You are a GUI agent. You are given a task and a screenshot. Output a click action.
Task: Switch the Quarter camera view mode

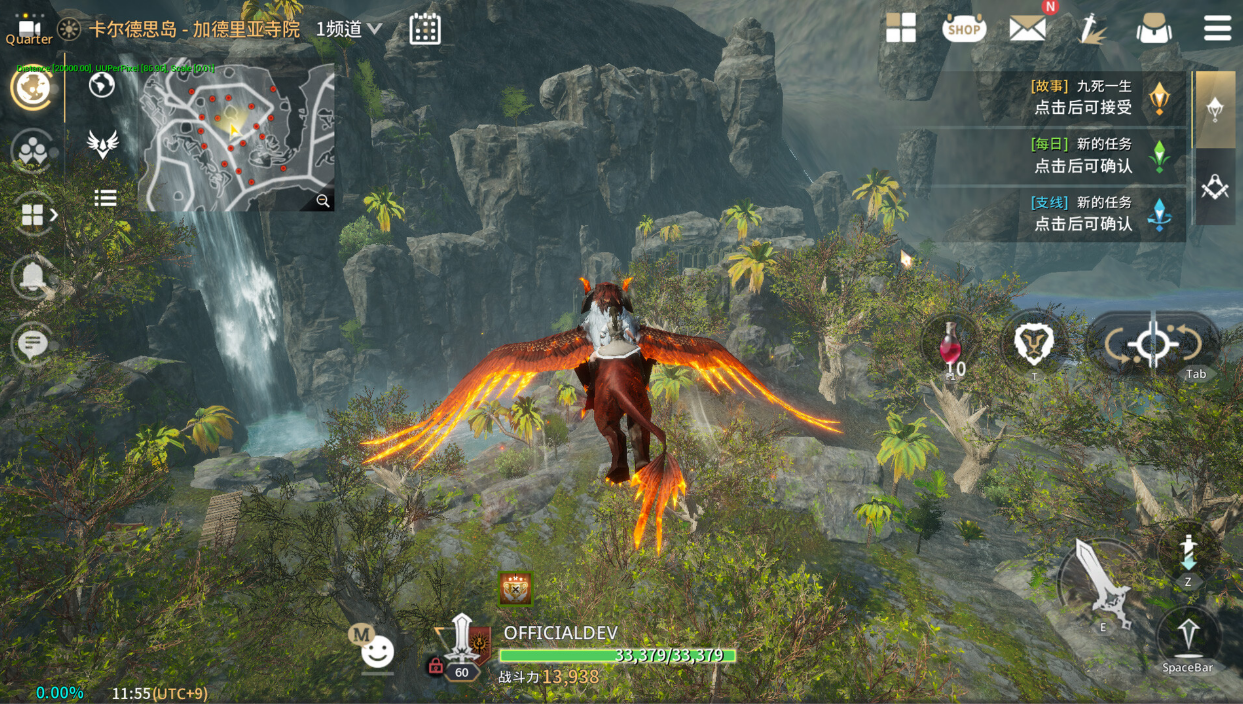tap(29, 31)
